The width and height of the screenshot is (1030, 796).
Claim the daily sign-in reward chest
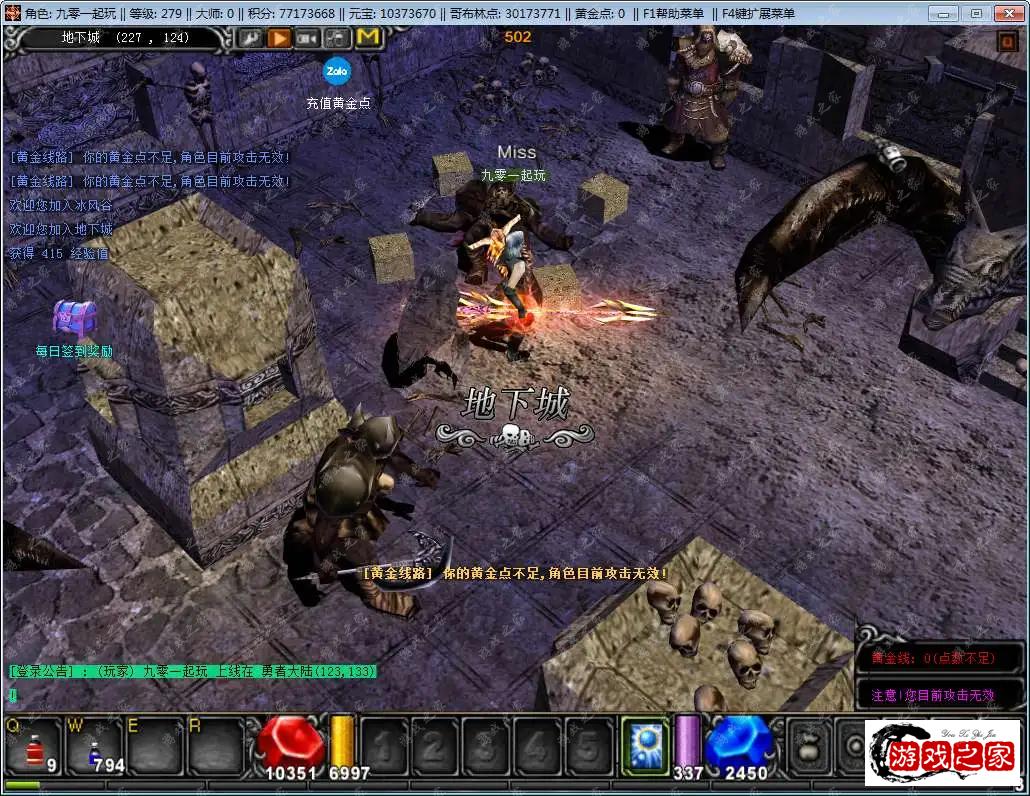tap(73, 319)
